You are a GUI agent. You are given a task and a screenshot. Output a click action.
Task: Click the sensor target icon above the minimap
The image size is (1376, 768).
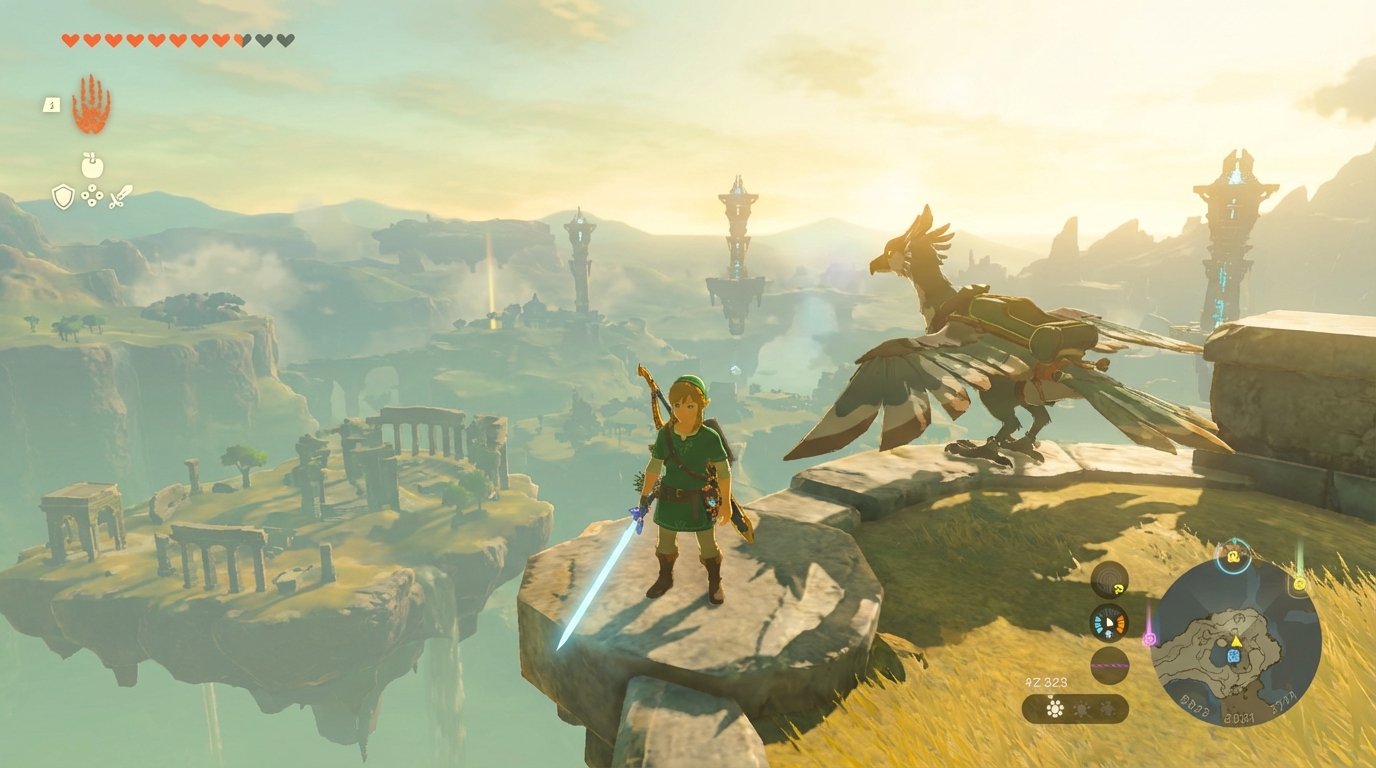(x=1233, y=554)
